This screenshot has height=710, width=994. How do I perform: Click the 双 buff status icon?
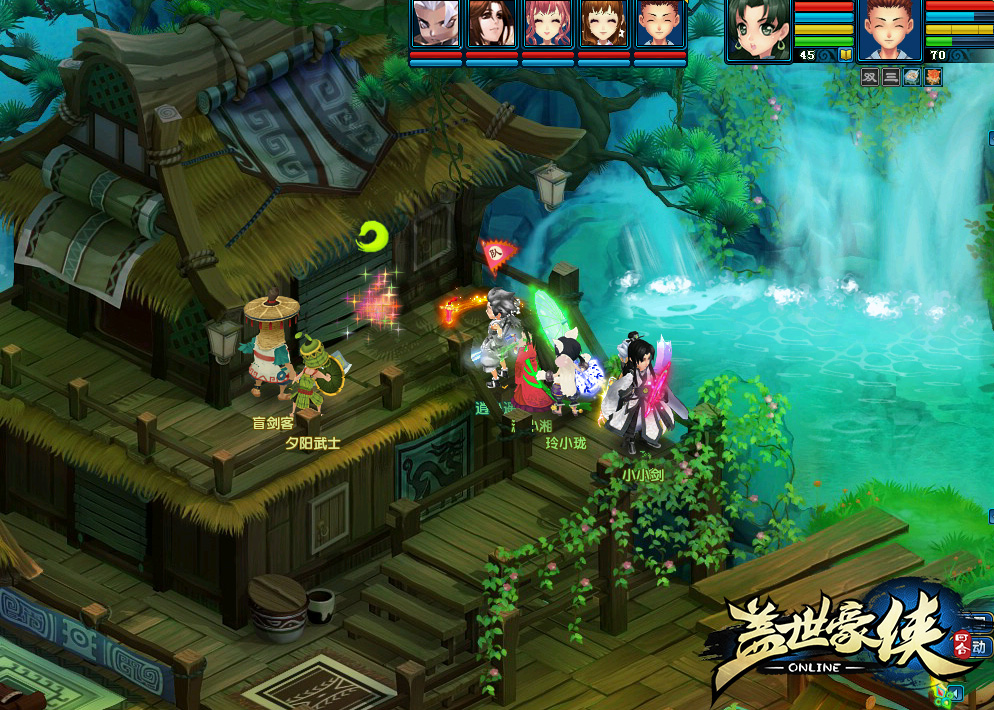(870, 77)
